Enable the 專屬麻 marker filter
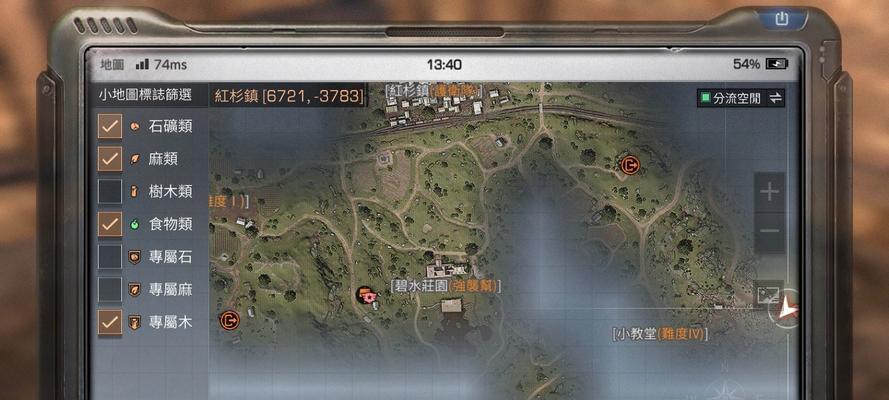The height and width of the screenshot is (400, 889). click(110, 289)
